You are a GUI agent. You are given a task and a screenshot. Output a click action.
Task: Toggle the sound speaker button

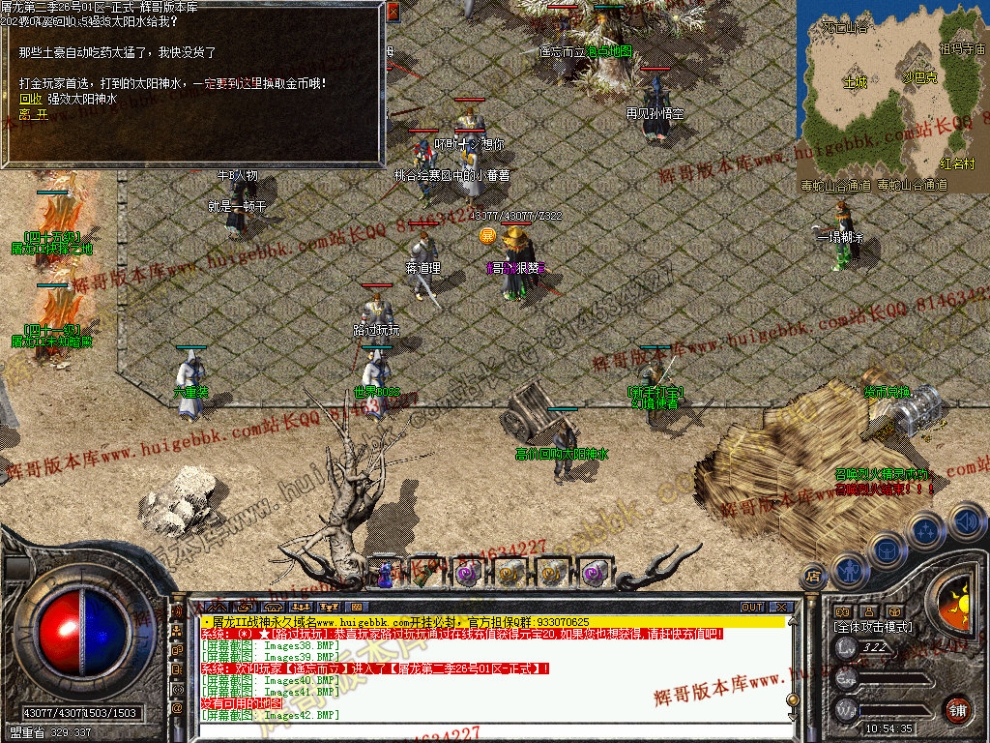point(965,521)
